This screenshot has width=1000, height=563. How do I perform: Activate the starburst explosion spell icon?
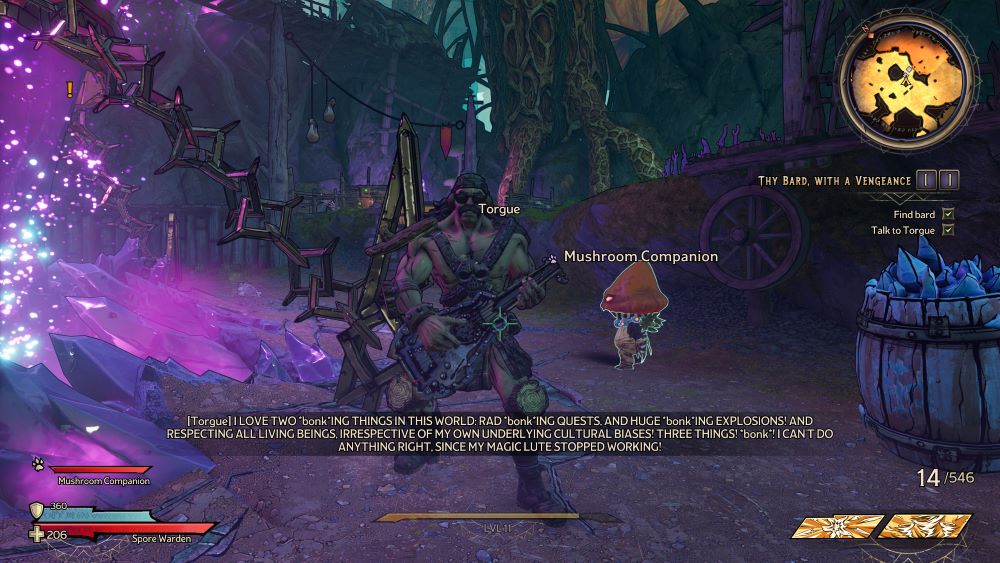(839, 526)
